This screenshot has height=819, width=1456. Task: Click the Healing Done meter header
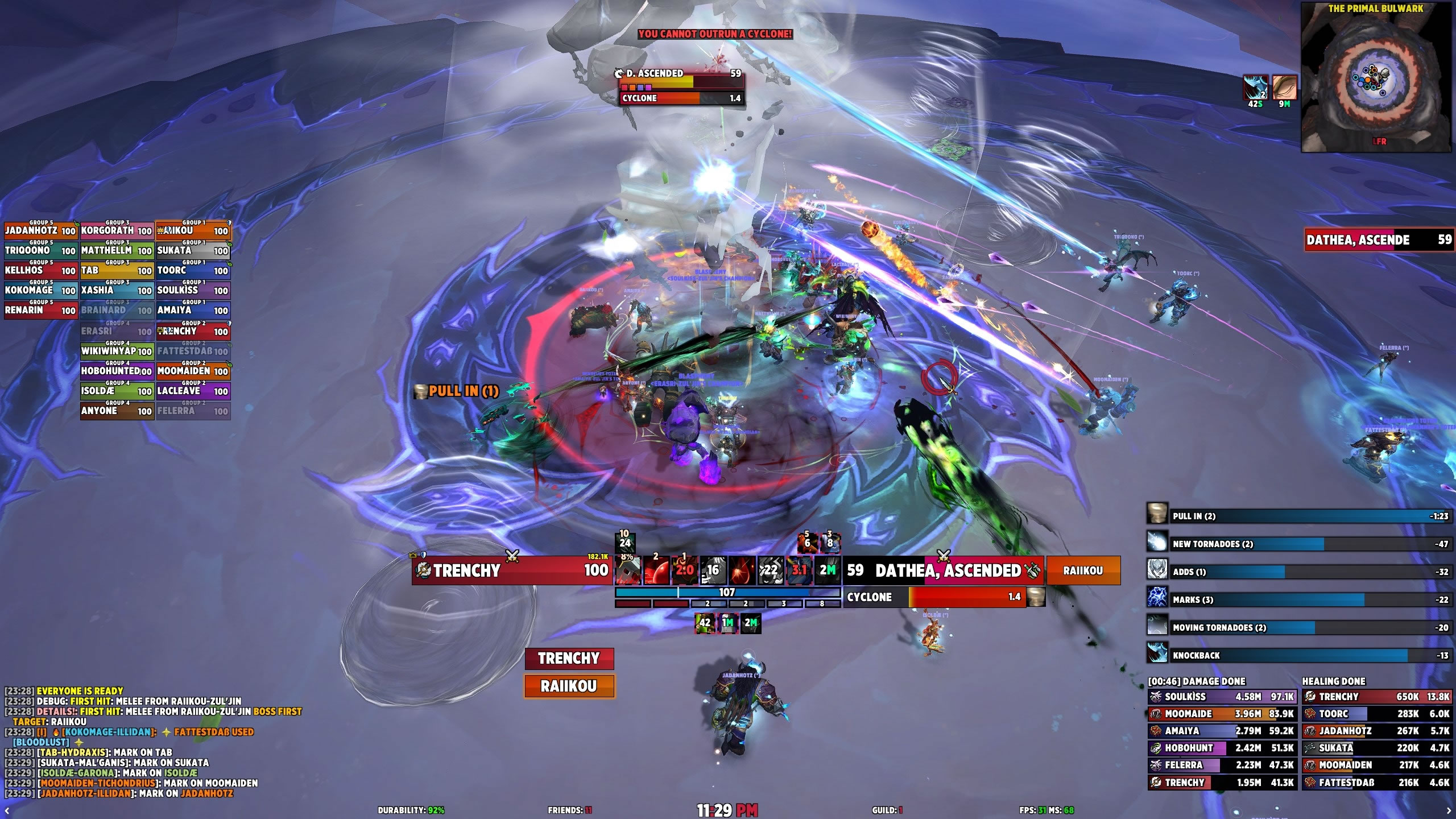(1333, 681)
